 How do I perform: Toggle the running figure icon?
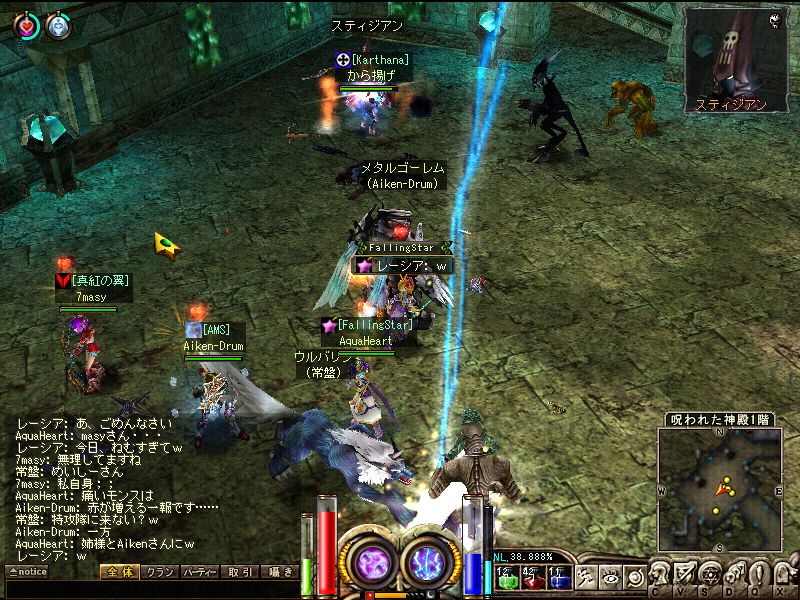[x=586, y=577]
